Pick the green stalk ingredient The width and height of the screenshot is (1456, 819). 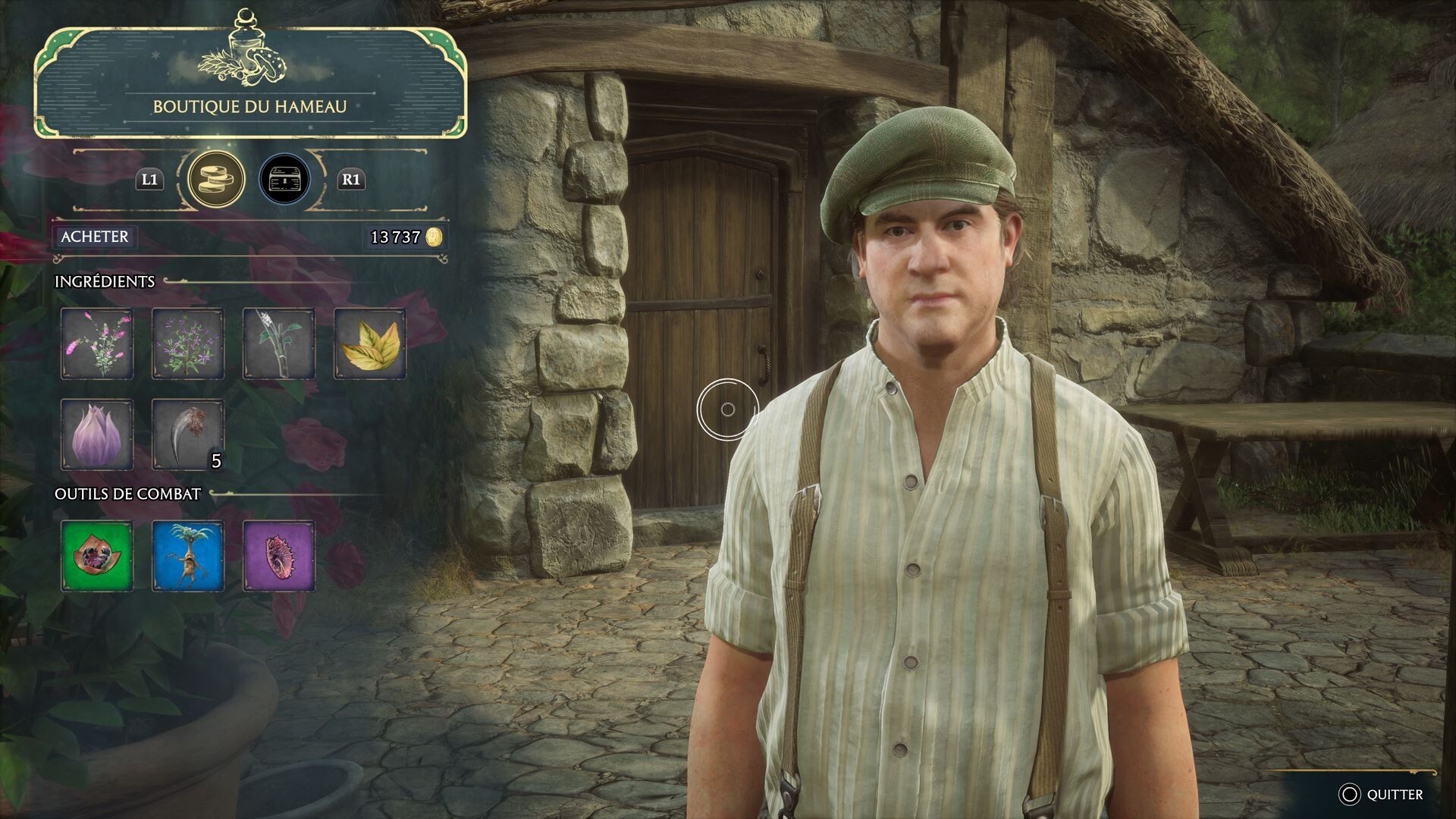click(279, 344)
